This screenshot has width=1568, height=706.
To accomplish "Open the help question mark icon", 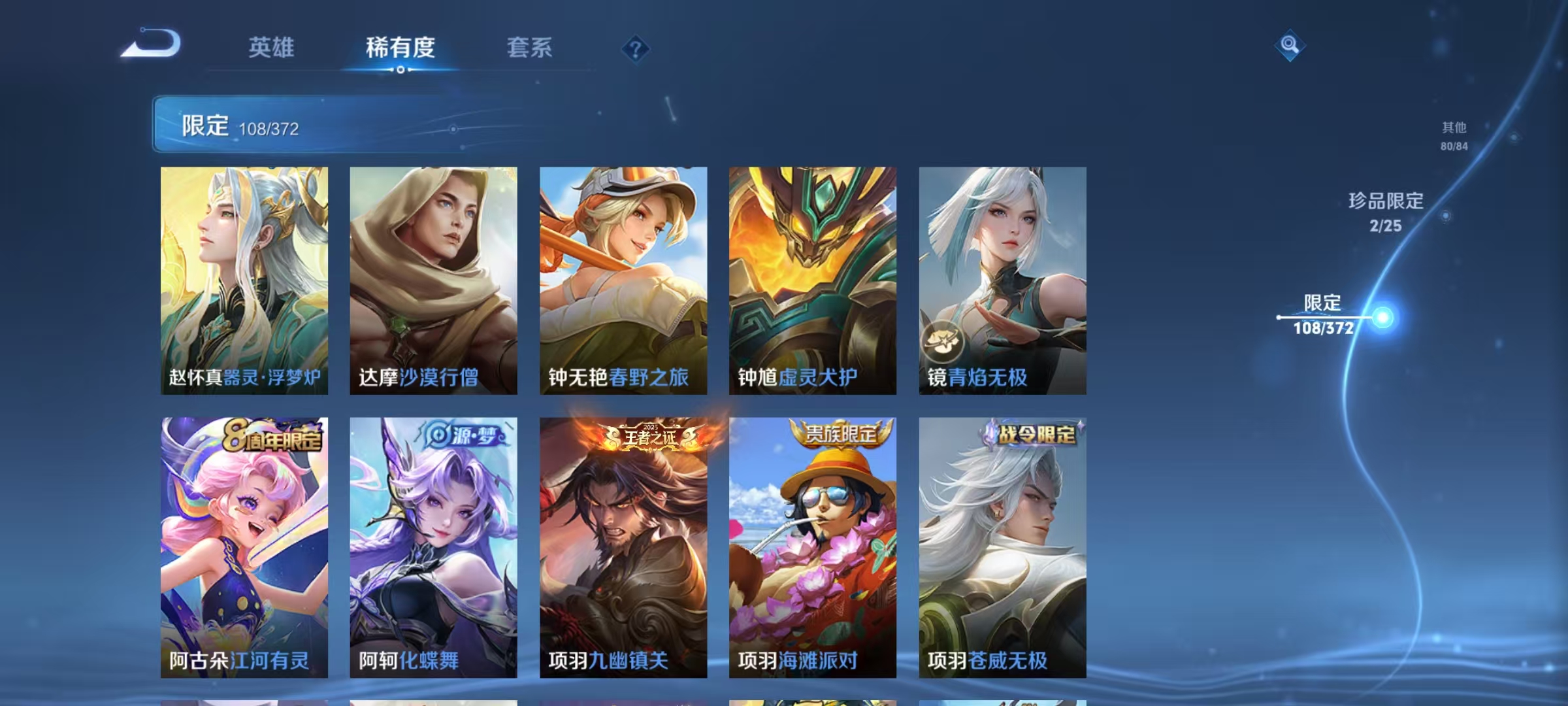I will coord(636,48).
